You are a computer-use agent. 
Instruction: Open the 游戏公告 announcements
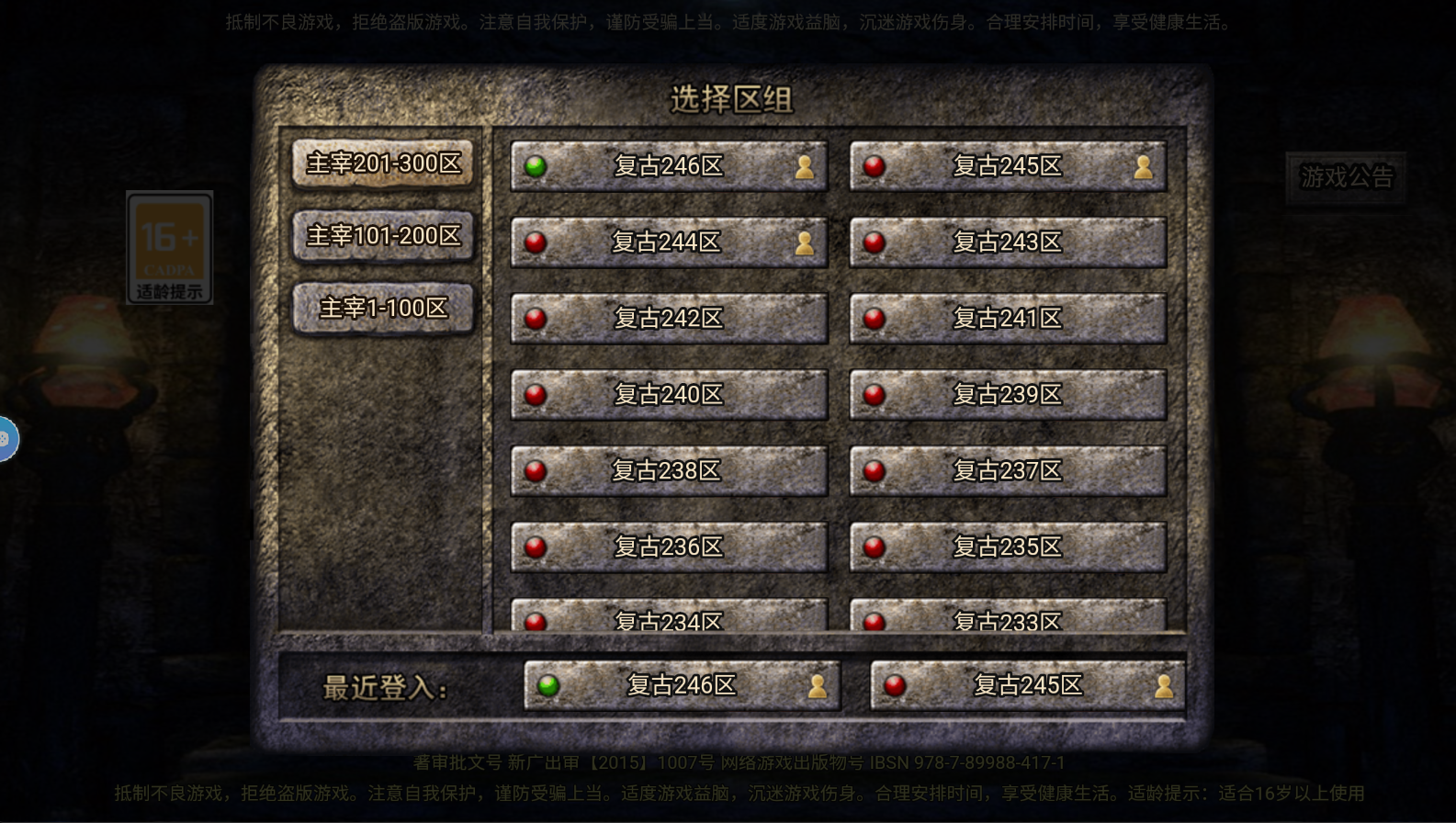1346,176
